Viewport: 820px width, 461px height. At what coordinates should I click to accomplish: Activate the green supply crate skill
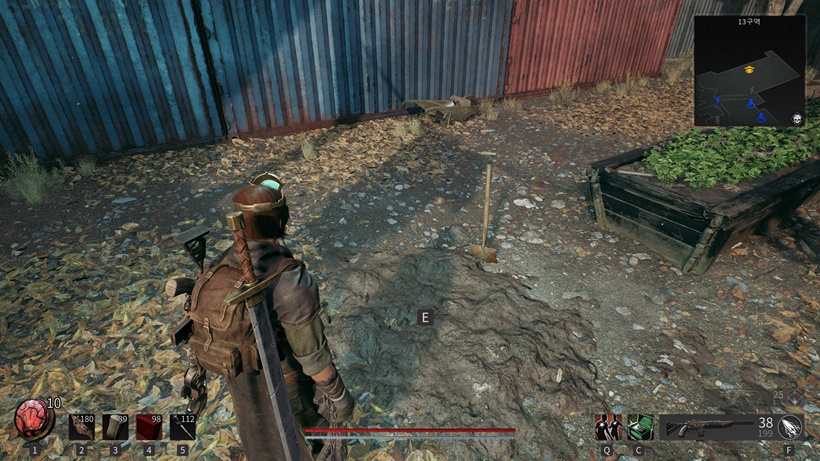point(639,427)
